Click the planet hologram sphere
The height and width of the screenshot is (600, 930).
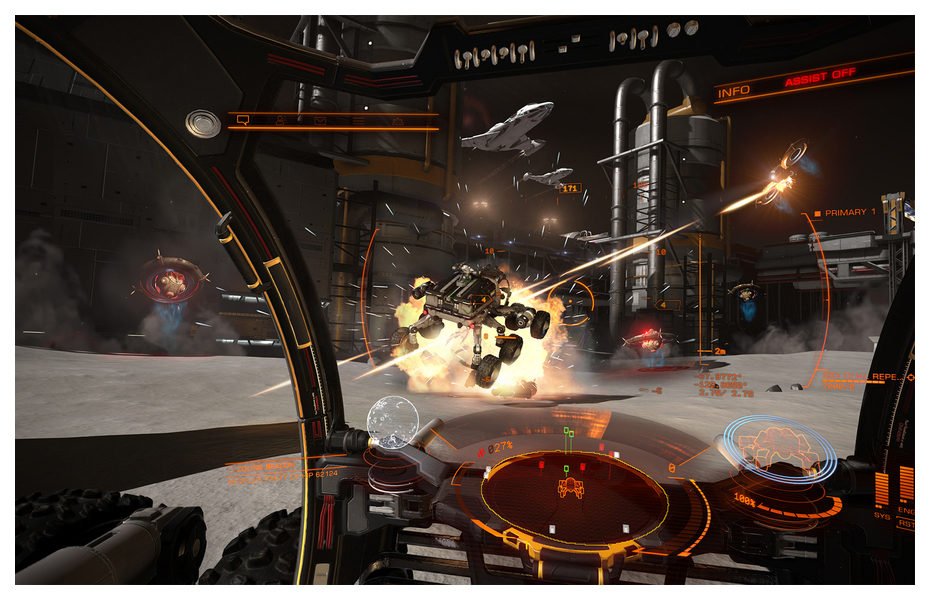click(x=391, y=422)
